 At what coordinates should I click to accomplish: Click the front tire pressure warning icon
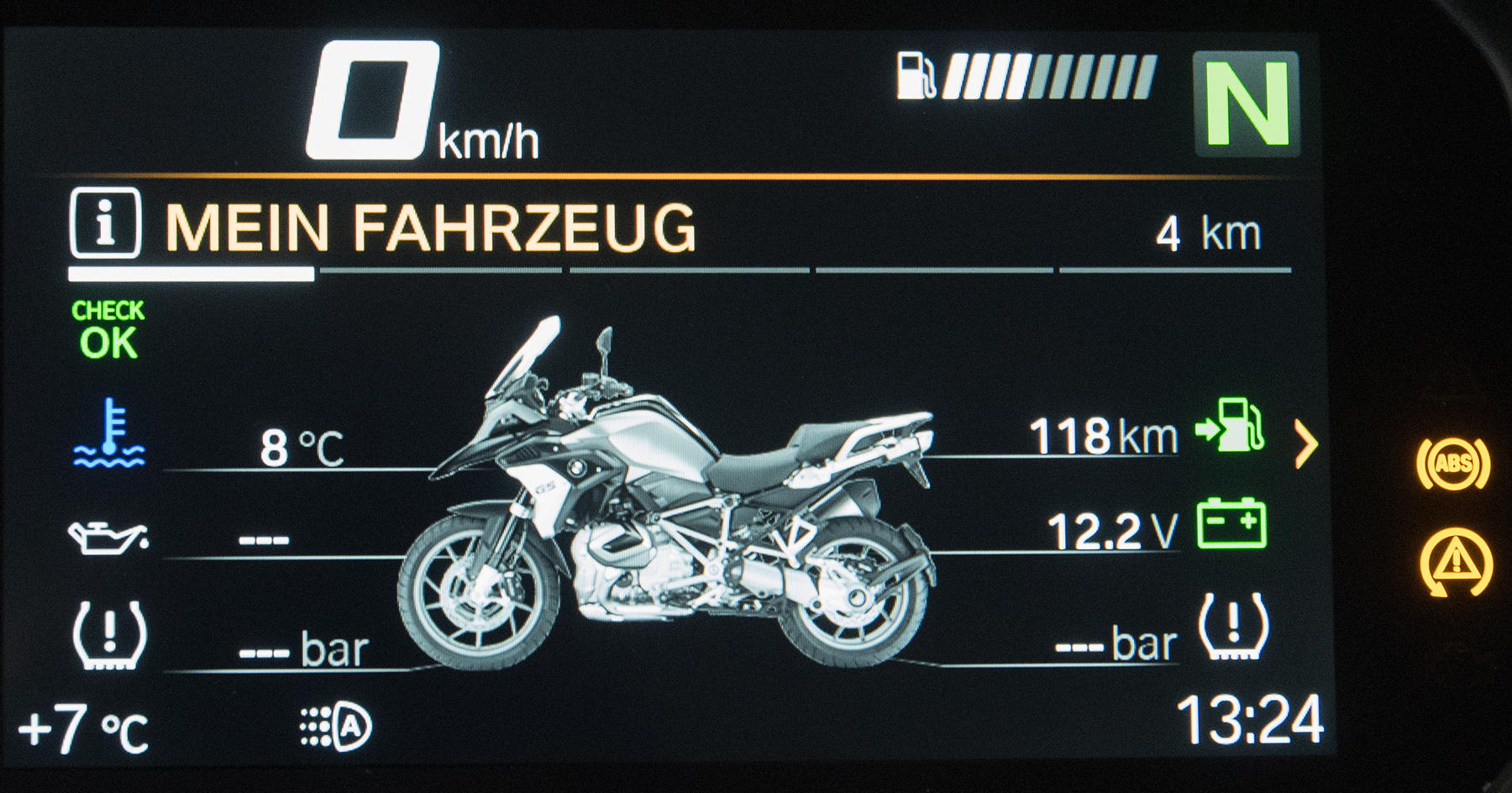coord(109,634)
